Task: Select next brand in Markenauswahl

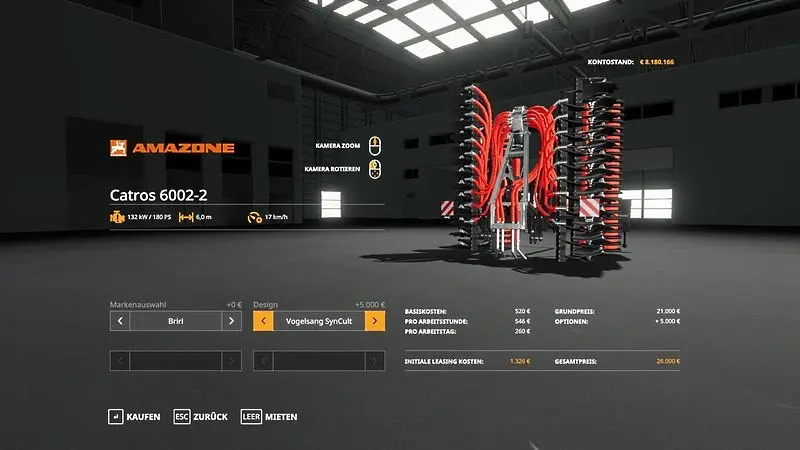Action: pos(231,321)
